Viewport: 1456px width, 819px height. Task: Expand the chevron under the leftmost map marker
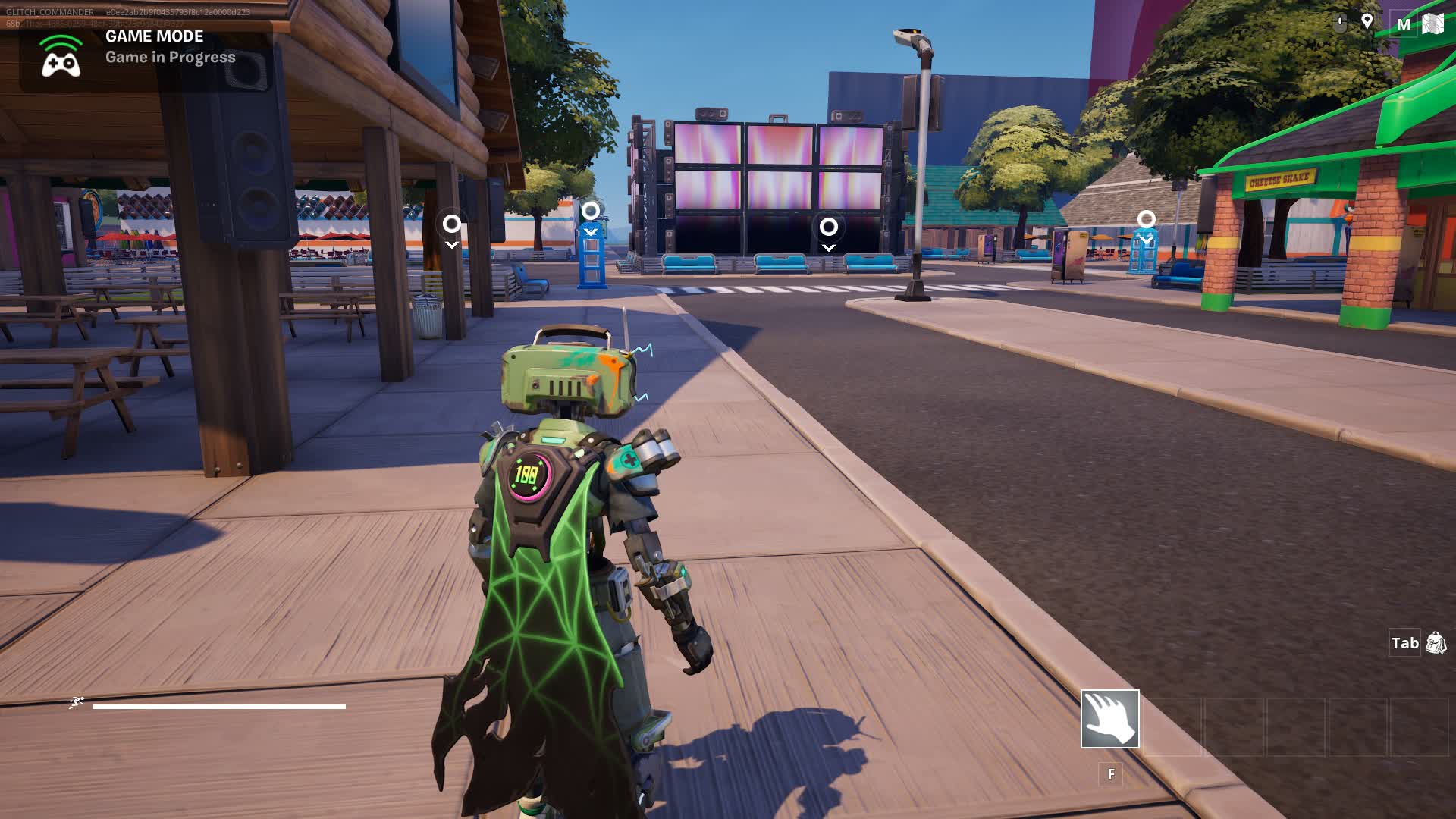[452, 244]
